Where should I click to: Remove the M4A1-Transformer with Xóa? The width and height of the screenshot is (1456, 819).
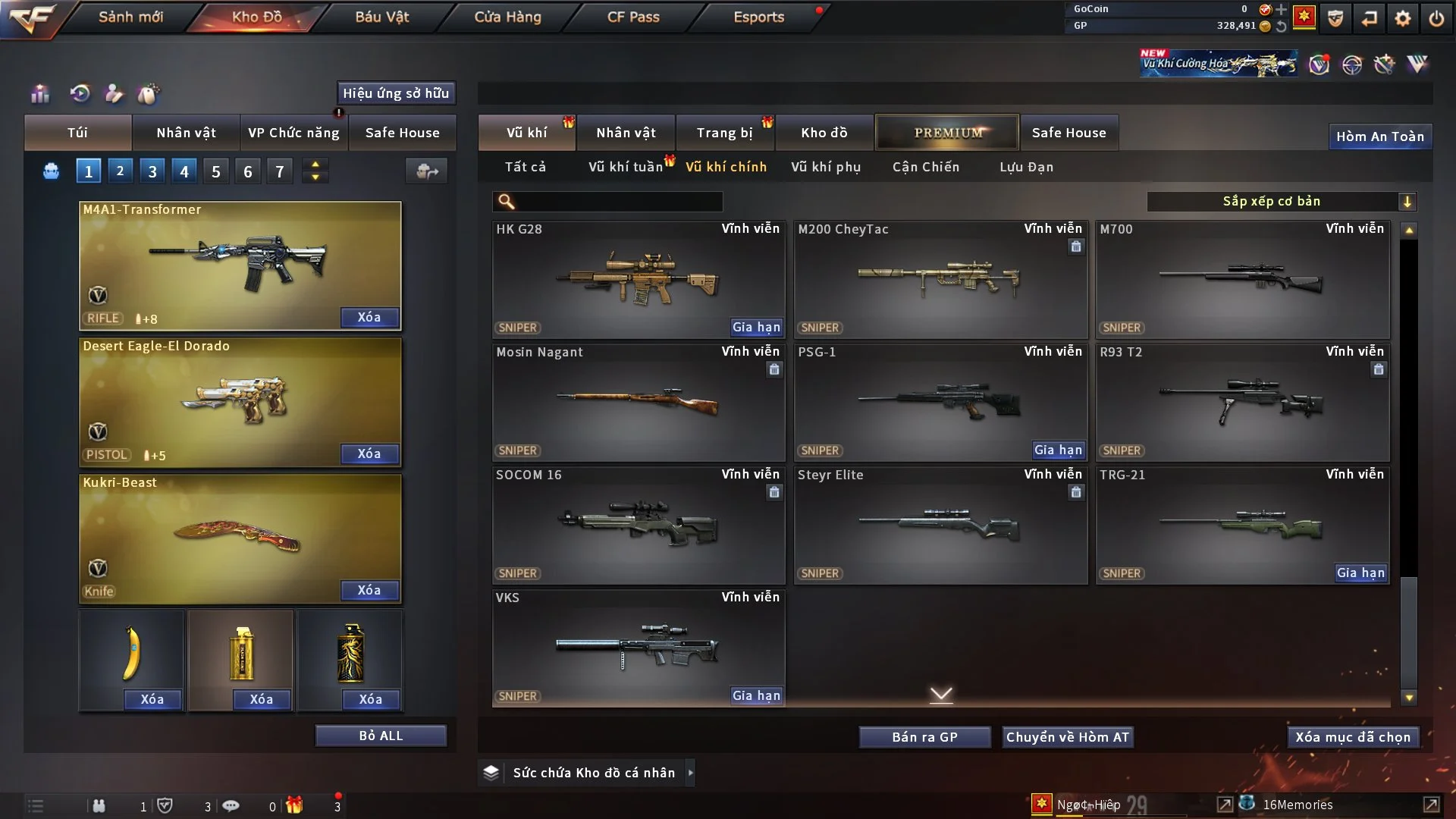369,317
